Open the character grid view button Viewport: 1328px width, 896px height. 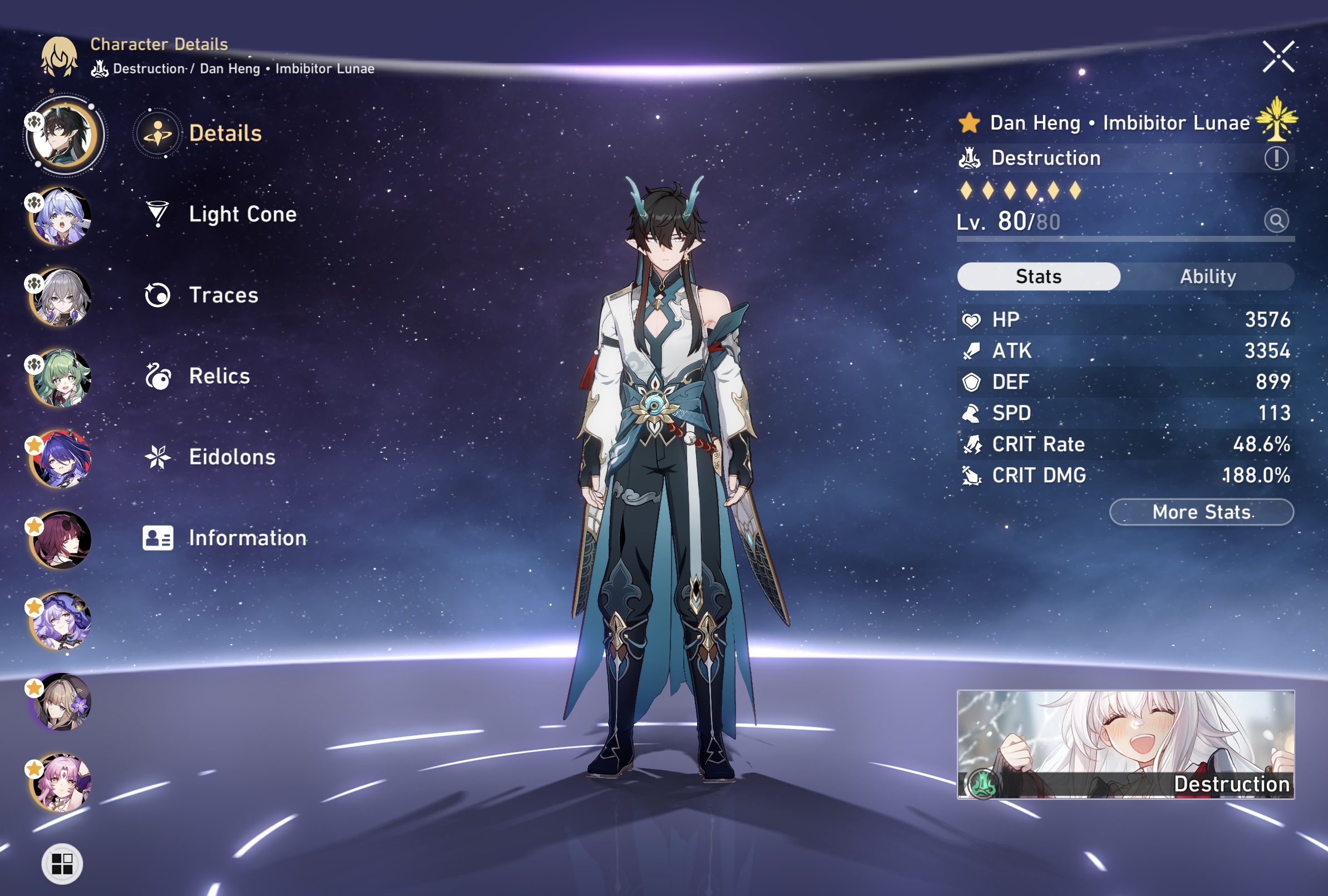pyautogui.click(x=62, y=863)
